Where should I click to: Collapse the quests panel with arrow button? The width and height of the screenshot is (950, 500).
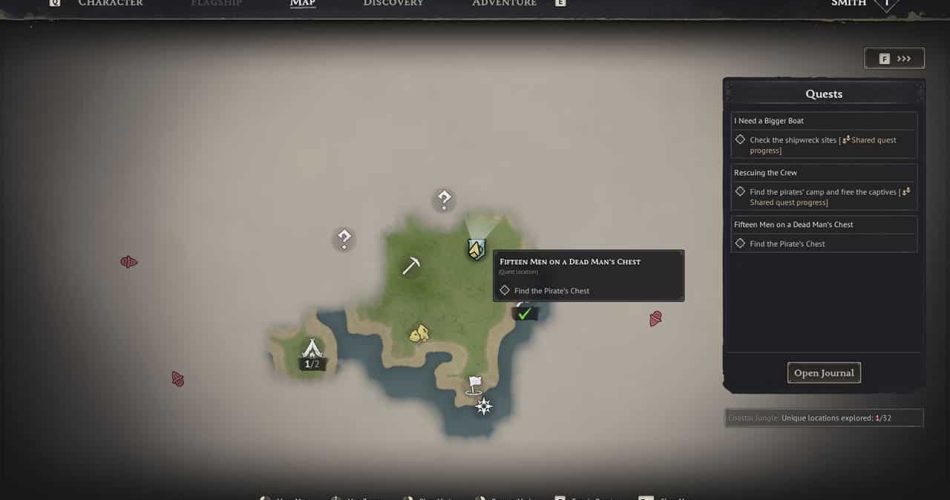pyautogui.click(x=894, y=59)
